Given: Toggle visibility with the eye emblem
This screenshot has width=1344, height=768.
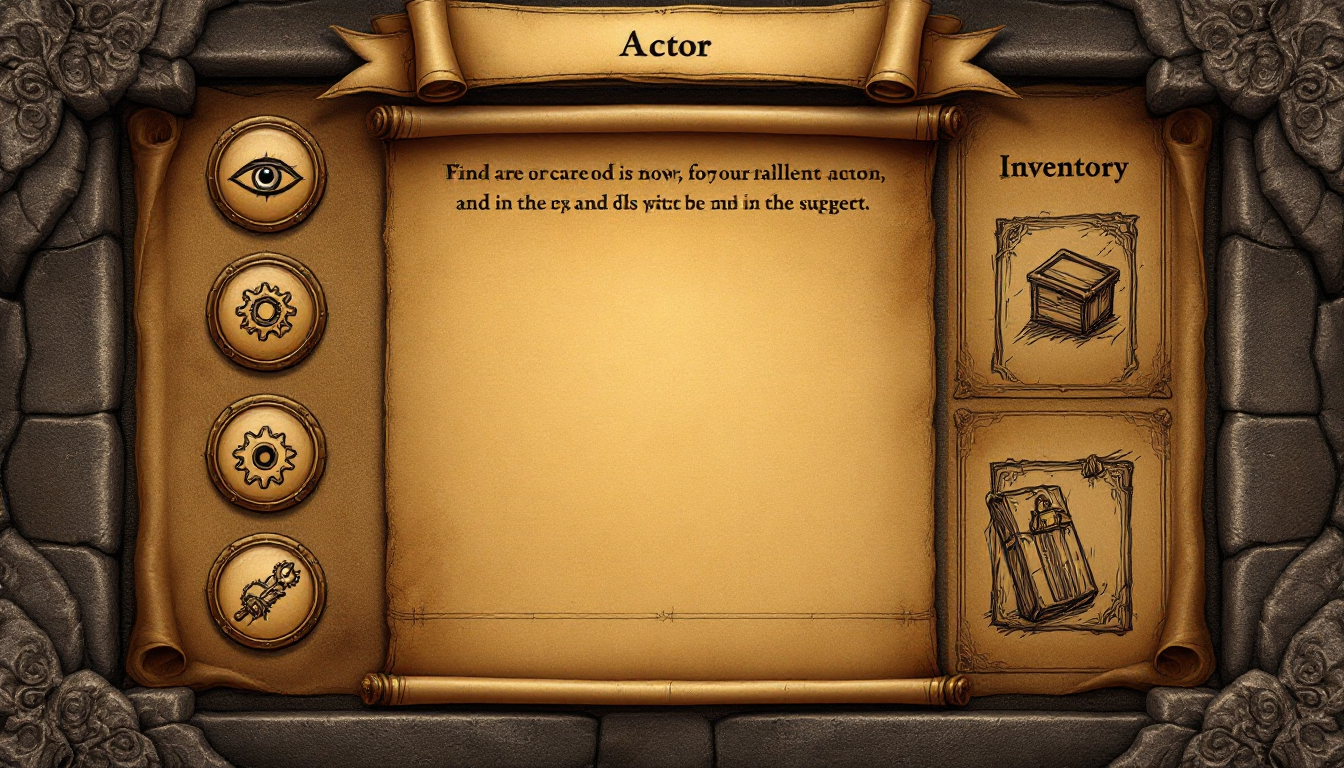Looking at the screenshot, I should click(x=265, y=175).
